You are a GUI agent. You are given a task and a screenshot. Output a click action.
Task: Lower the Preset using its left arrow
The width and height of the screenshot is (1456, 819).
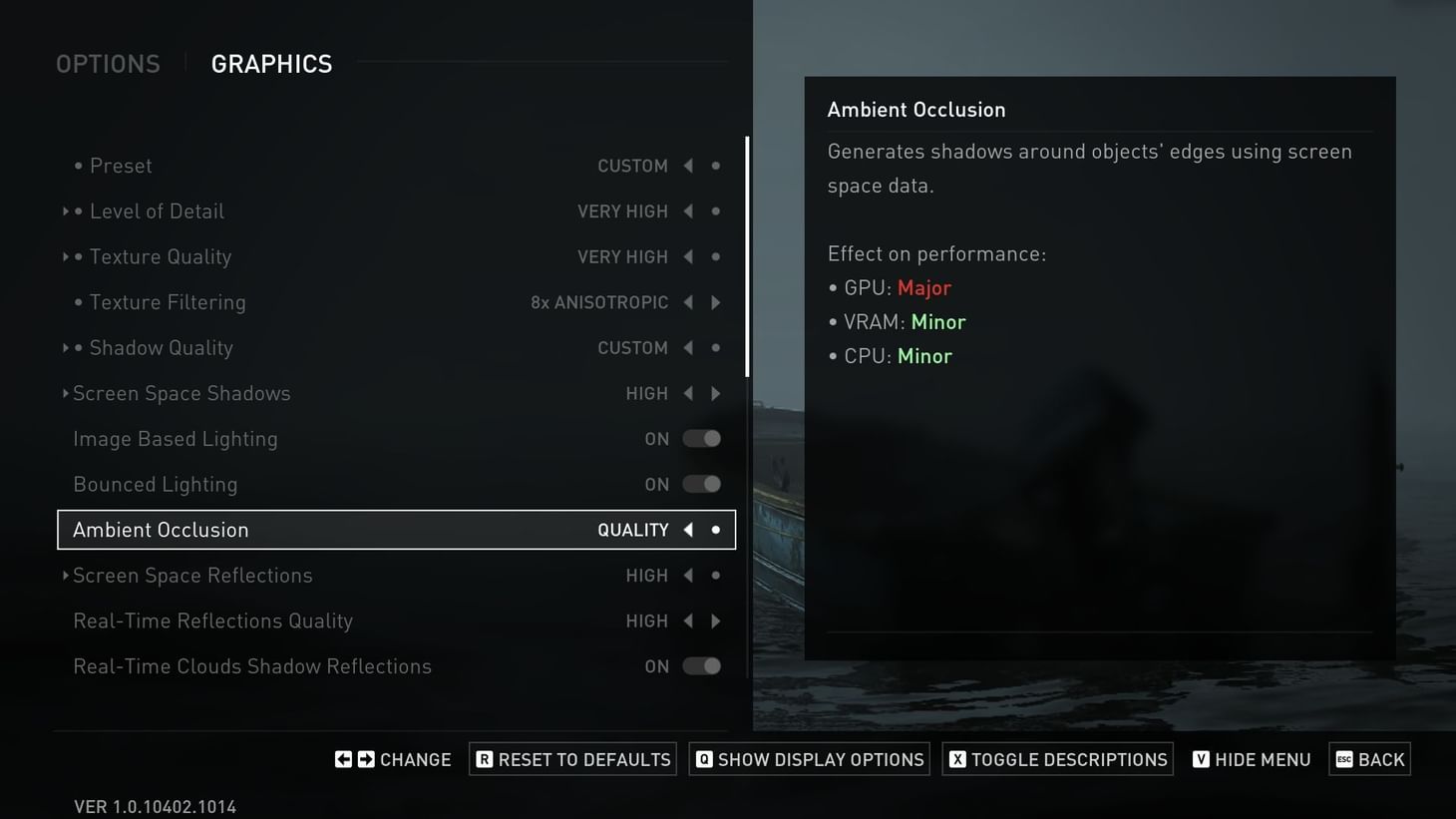(x=688, y=166)
